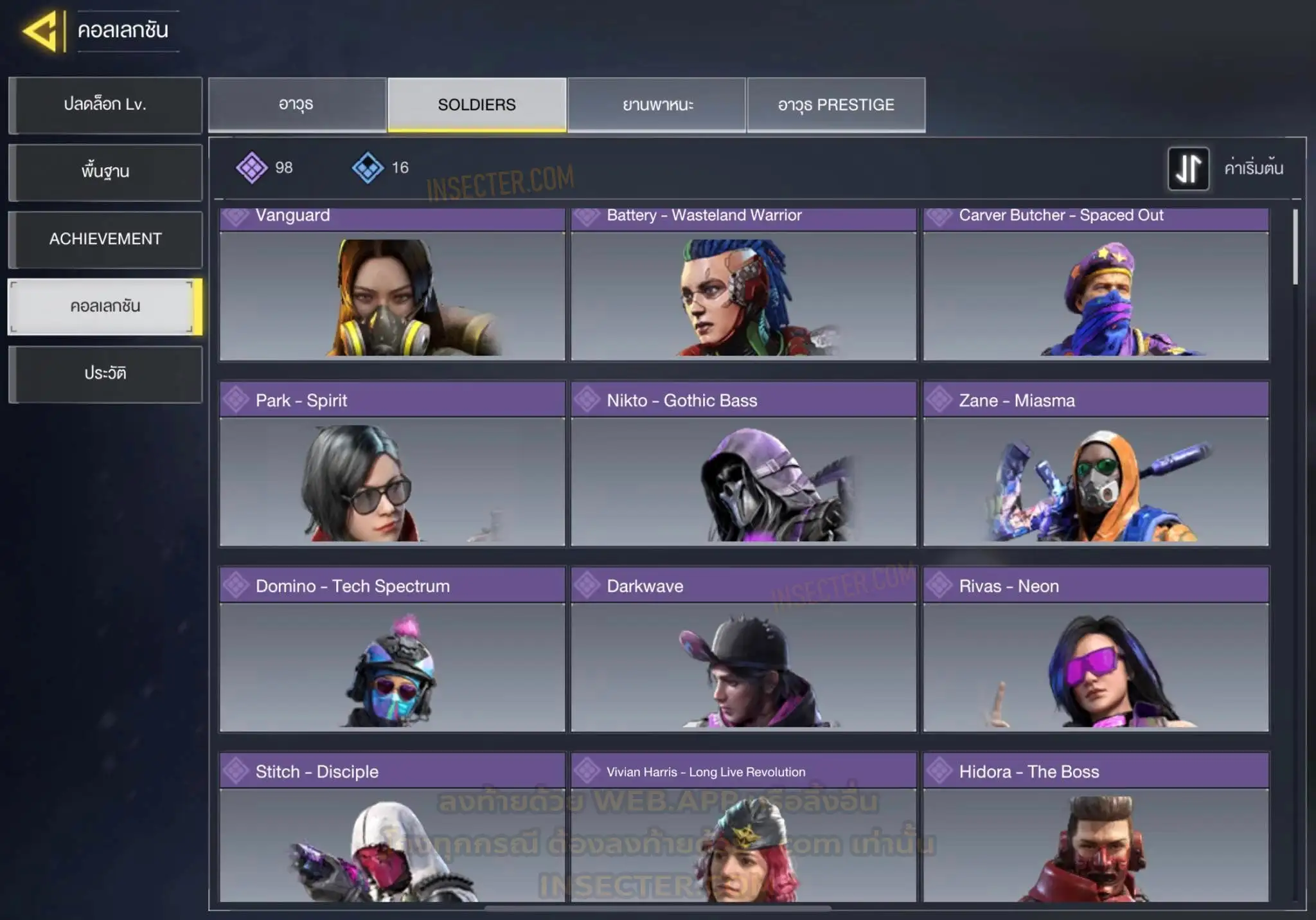Open the ปลดล็อก Lv. menu entry
The width and height of the screenshot is (1316, 920).
click(105, 105)
